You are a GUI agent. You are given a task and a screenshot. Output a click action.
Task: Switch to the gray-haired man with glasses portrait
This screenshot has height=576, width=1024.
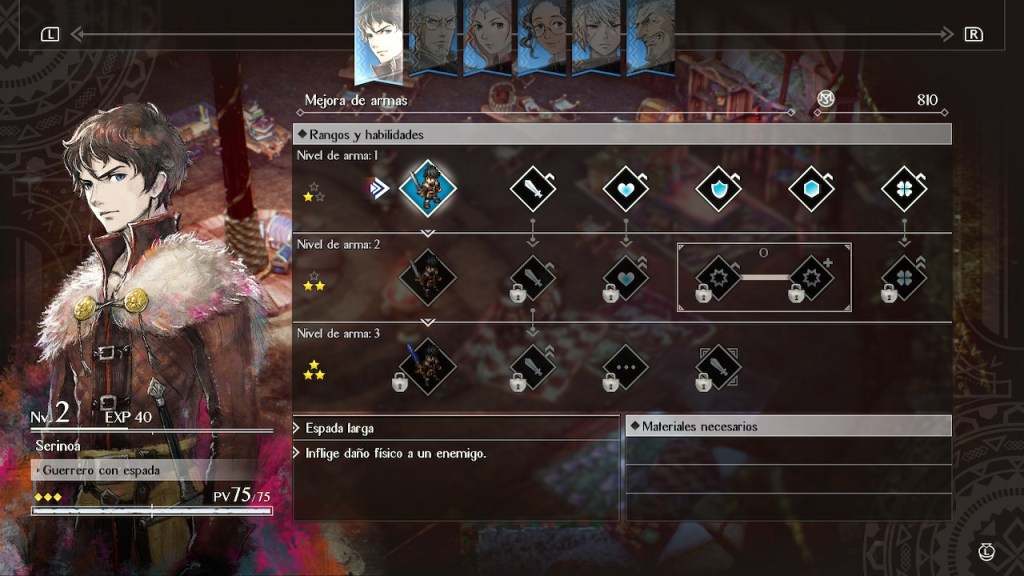pyautogui.click(x=434, y=37)
